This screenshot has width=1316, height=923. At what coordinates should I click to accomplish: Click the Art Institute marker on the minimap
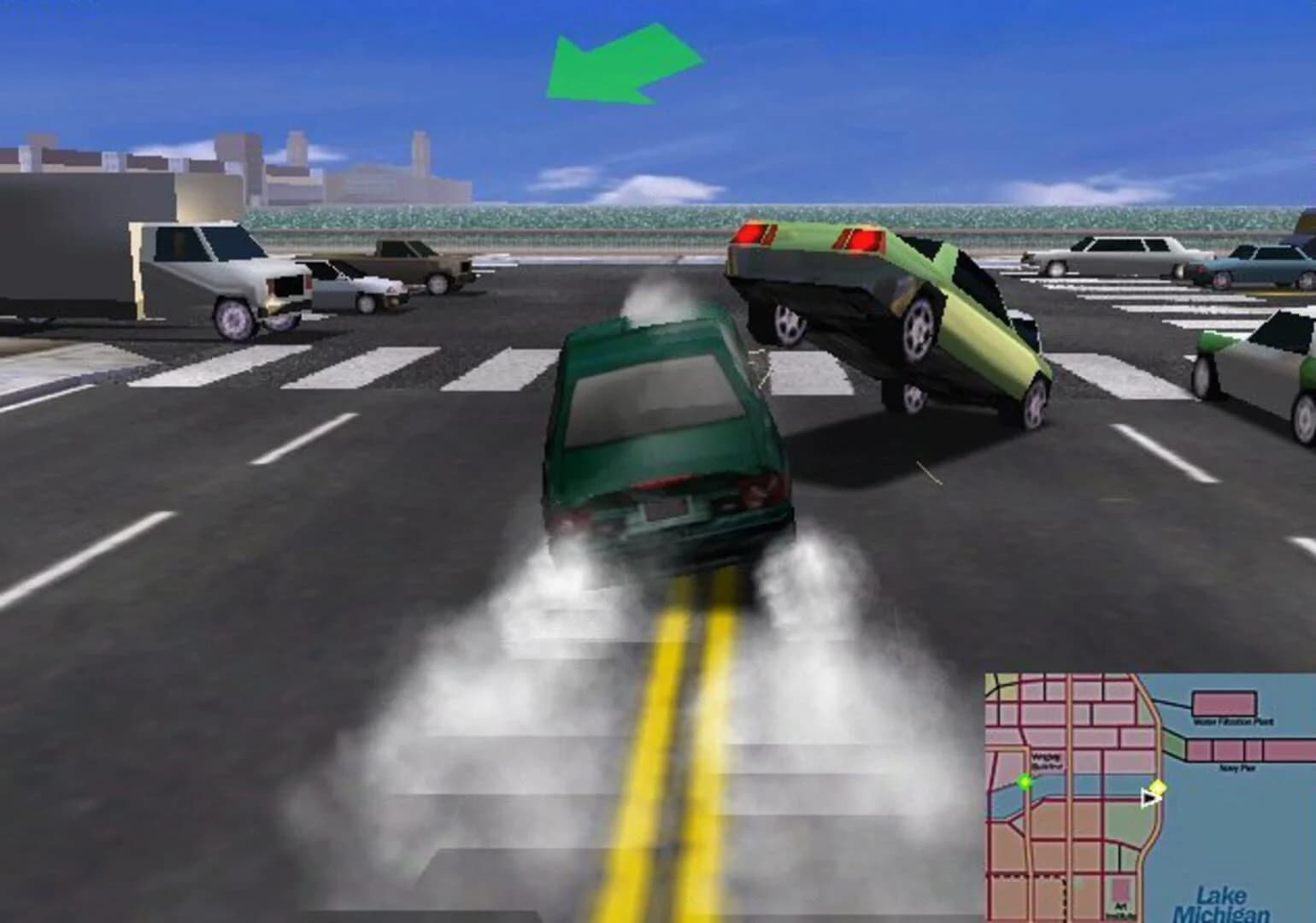click(x=1120, y=896)
